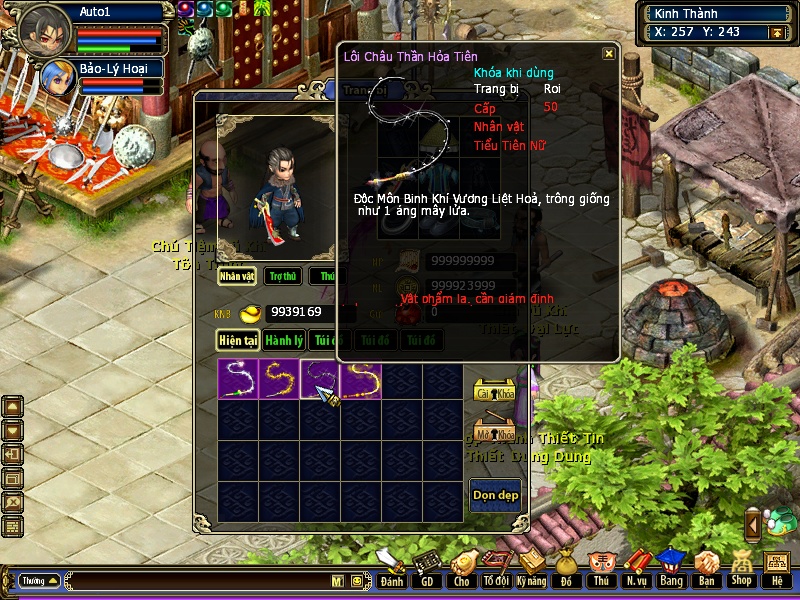Open the Hệ system menu
The width and height of the screenshot is (800, 600).
coord(776,569)
